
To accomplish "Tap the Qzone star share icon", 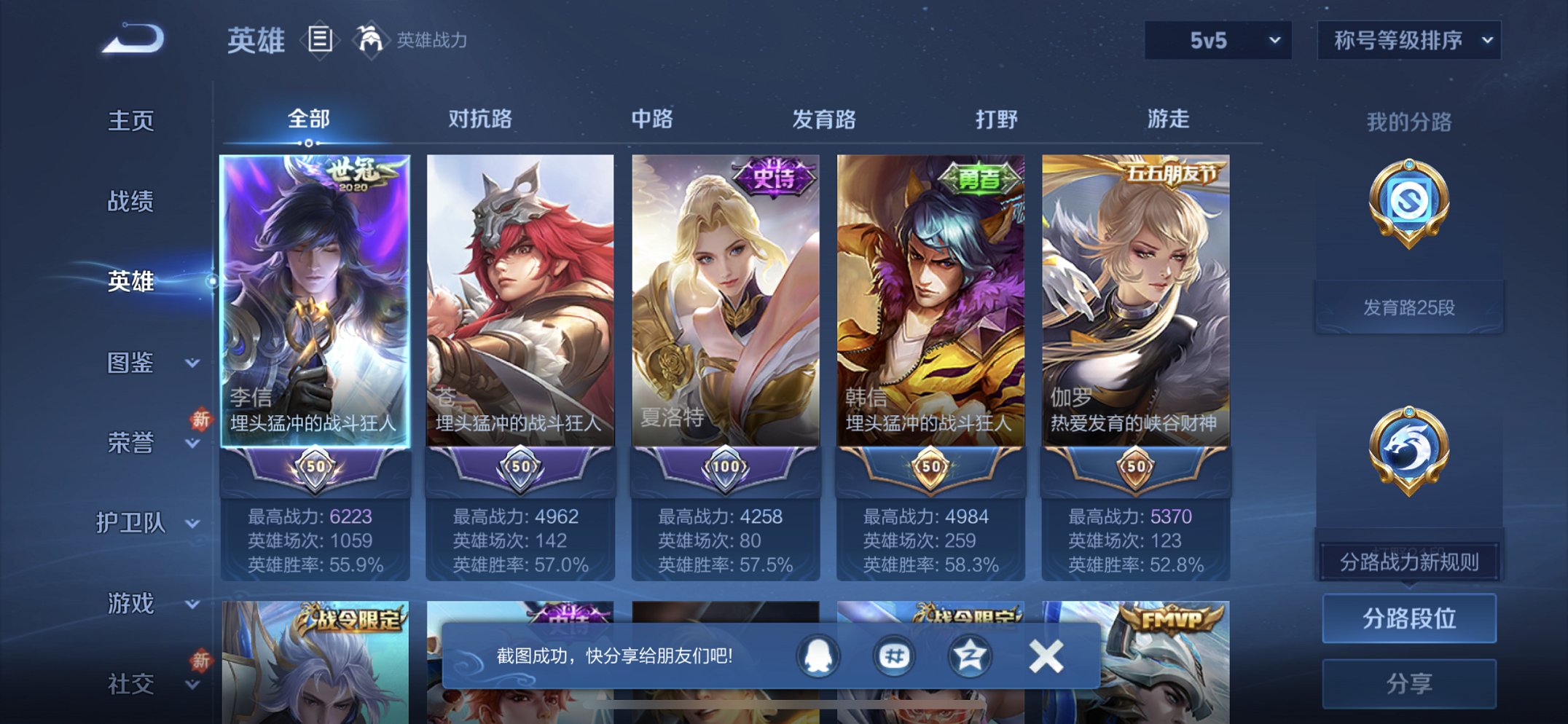I will [x=969, y=655].
